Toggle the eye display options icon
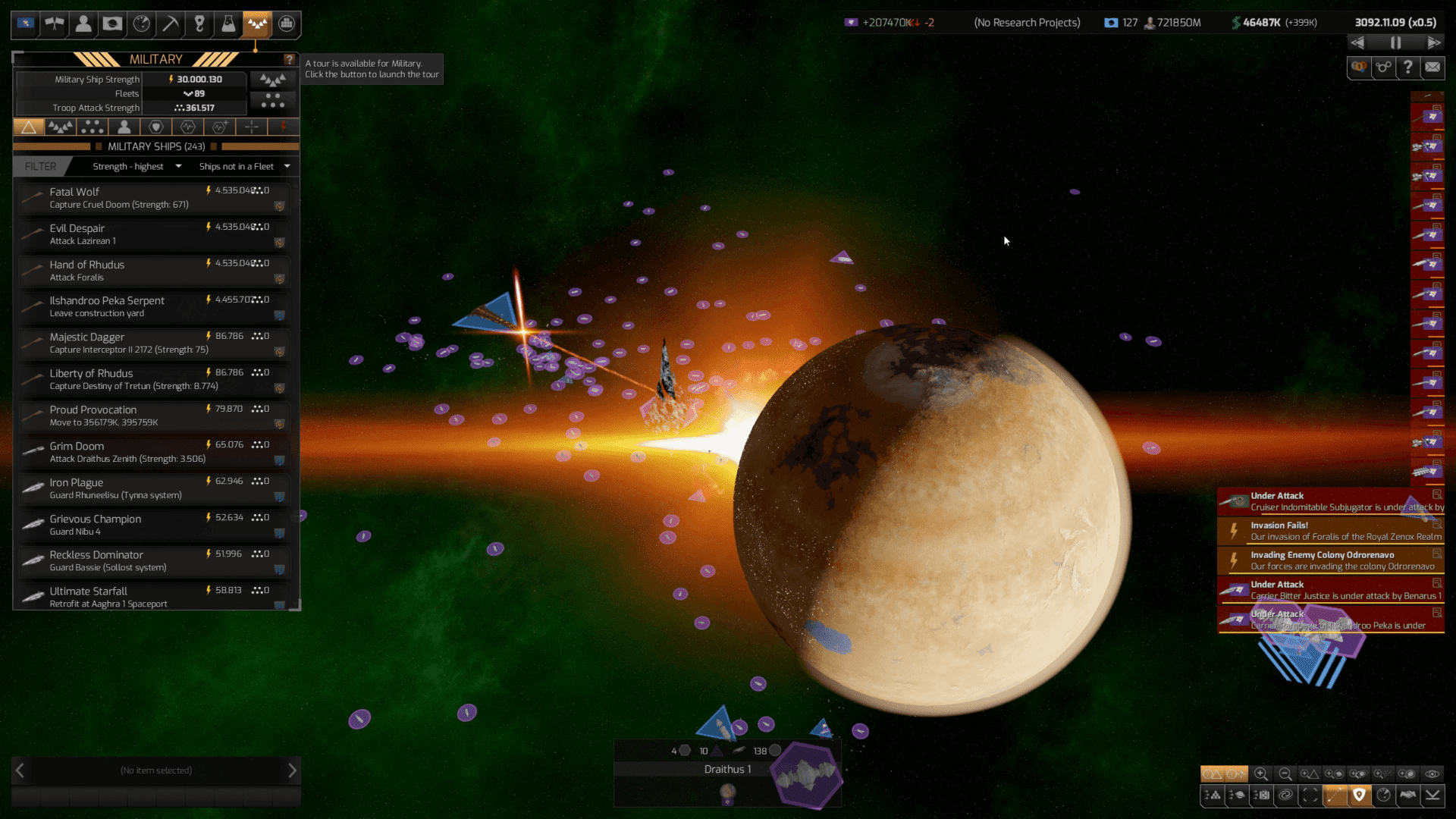Image resolution: width=1456 pixels, height=819 pixels. (x=1433, y=773)
